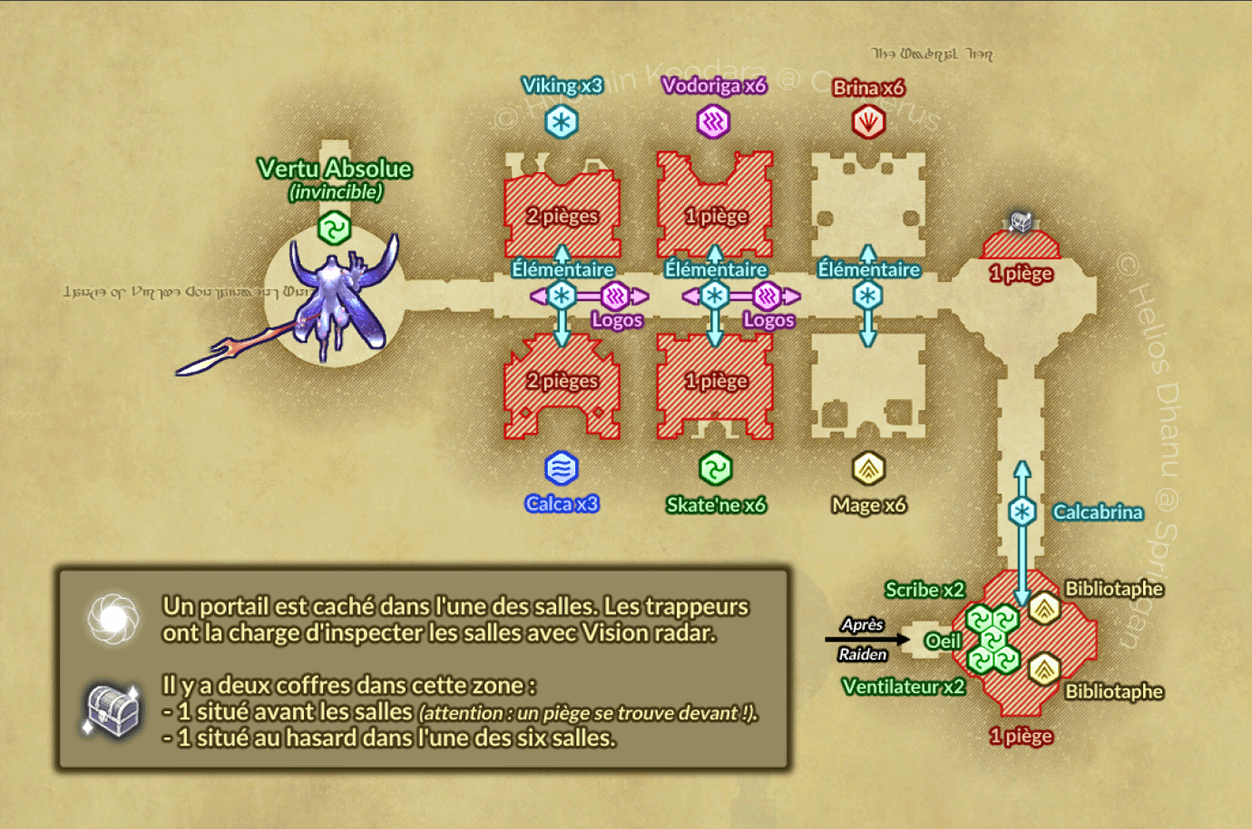Choose the Skate'ne x6 wind marker
This screenshot has height=829, width=1252.
pyautogui.click(x=715, y=468)
